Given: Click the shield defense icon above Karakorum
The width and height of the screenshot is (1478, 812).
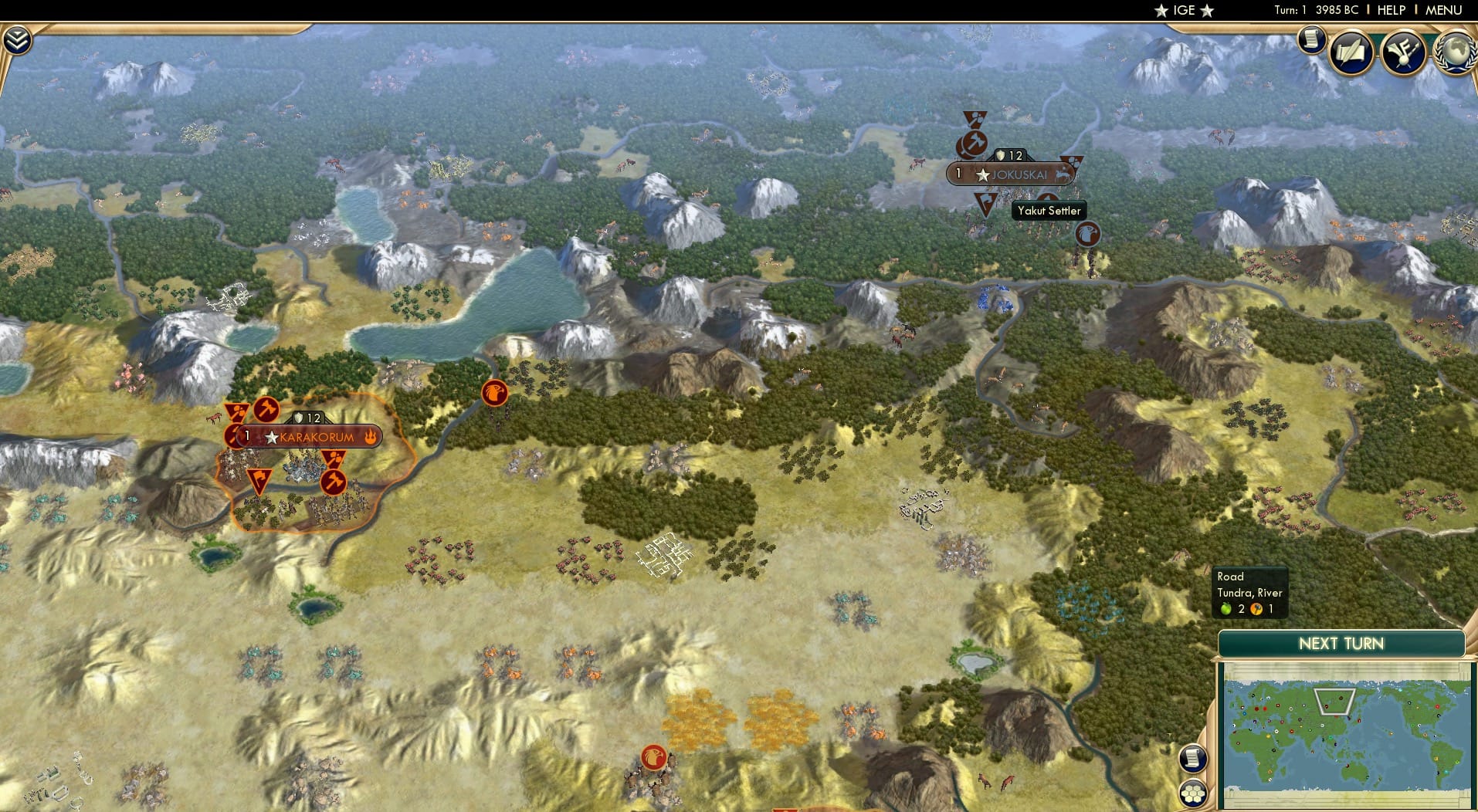Looking at the screenshot, I should [298, 417].
